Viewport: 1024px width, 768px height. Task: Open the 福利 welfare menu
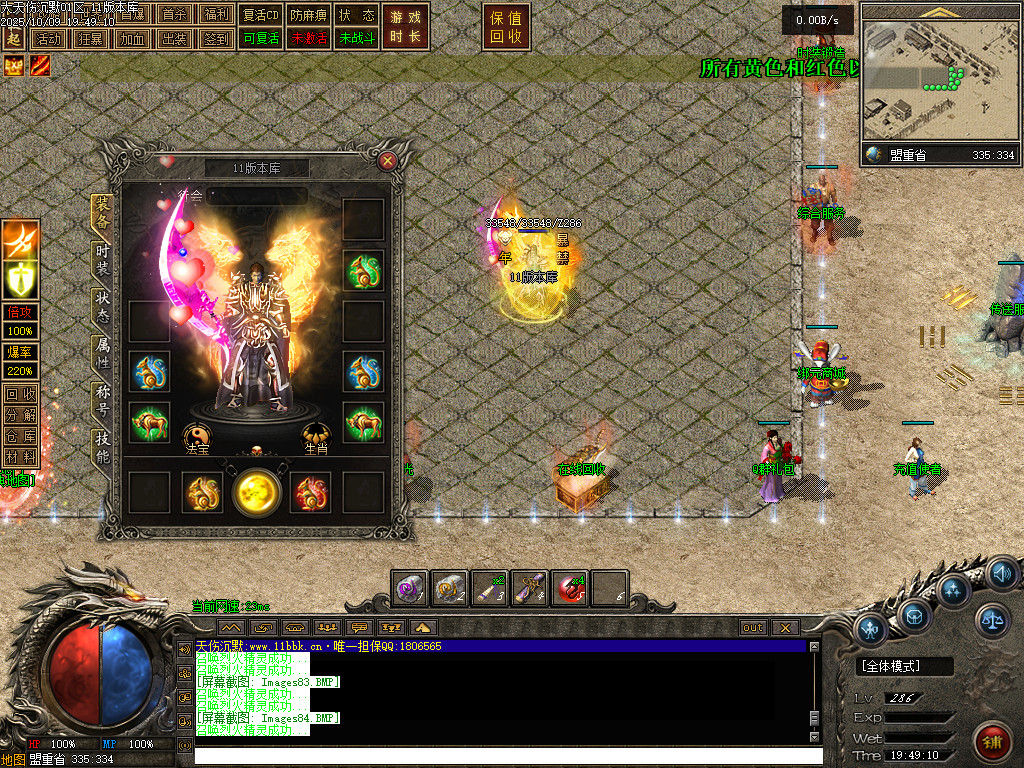click(217, 15)
